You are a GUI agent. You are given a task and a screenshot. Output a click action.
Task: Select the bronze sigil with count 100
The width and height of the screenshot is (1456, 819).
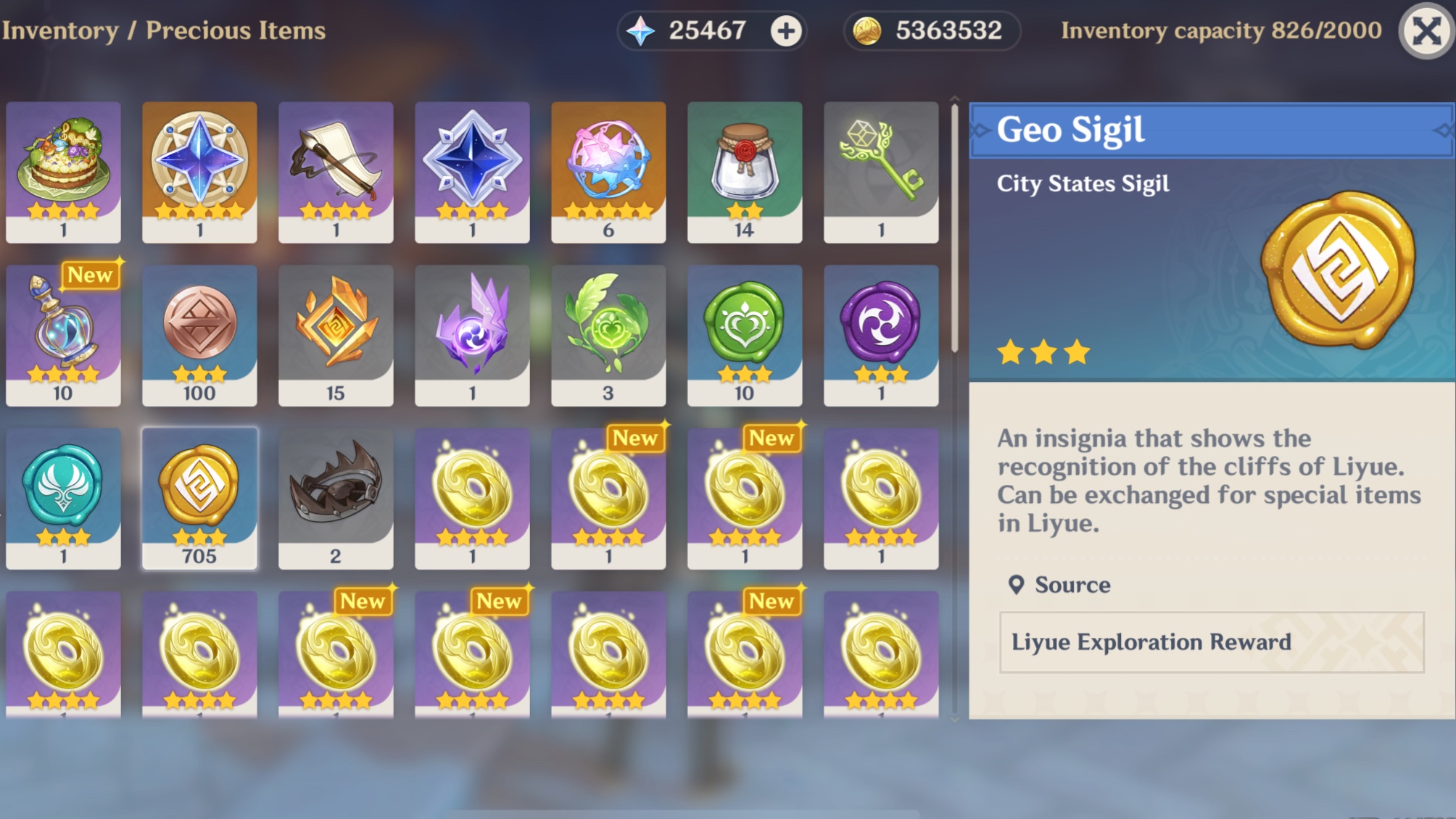tap(199, 333)
